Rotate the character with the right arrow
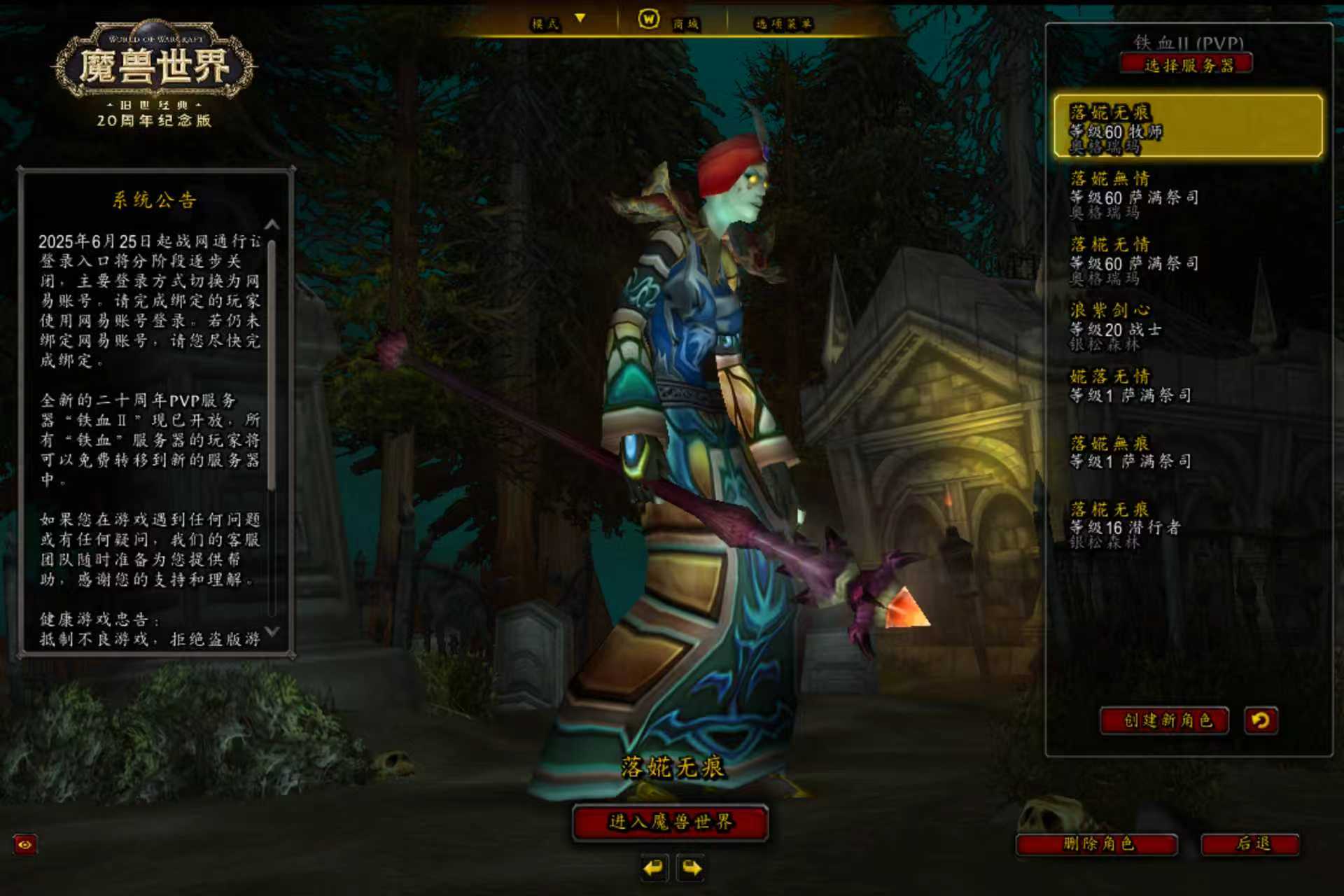 692,869
